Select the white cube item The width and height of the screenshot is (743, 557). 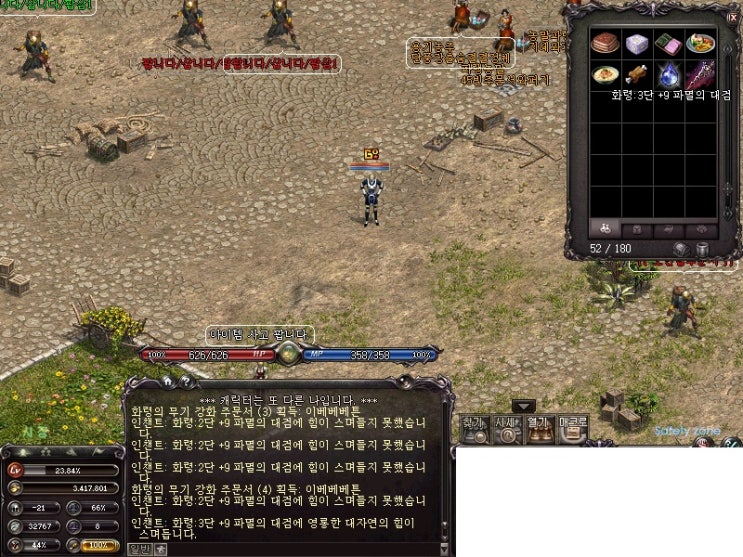(x=637, y=43)
